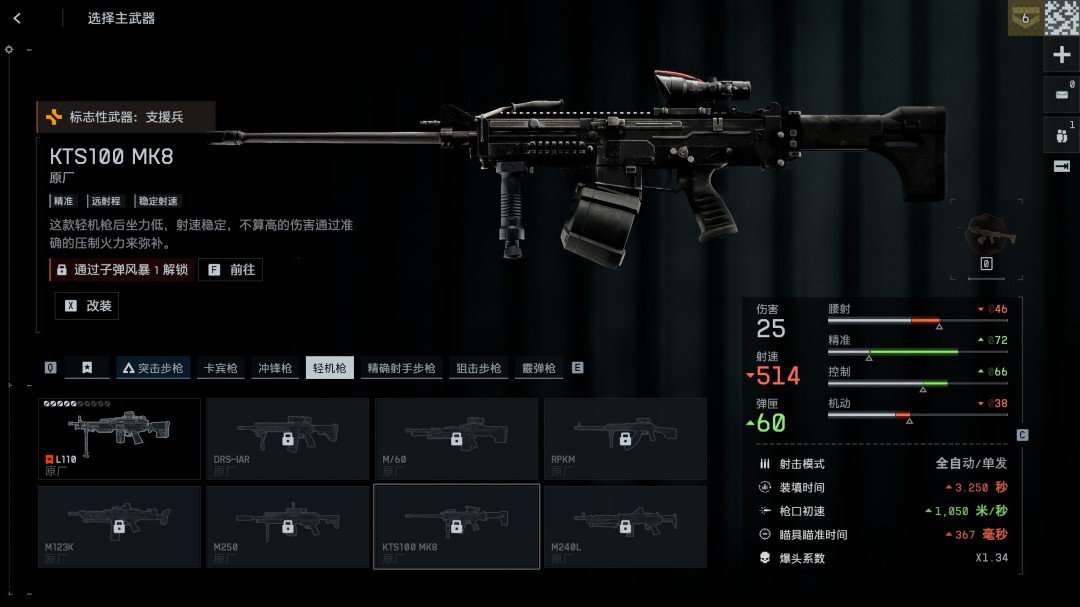
Task: Open the squad members icon in sidebar
Action: (x=1062, y=133)
